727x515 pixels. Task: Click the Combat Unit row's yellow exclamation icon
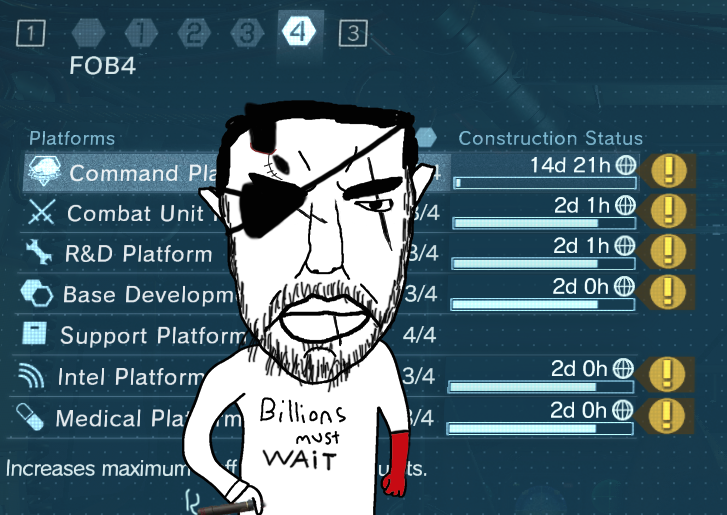pos(666,211)
